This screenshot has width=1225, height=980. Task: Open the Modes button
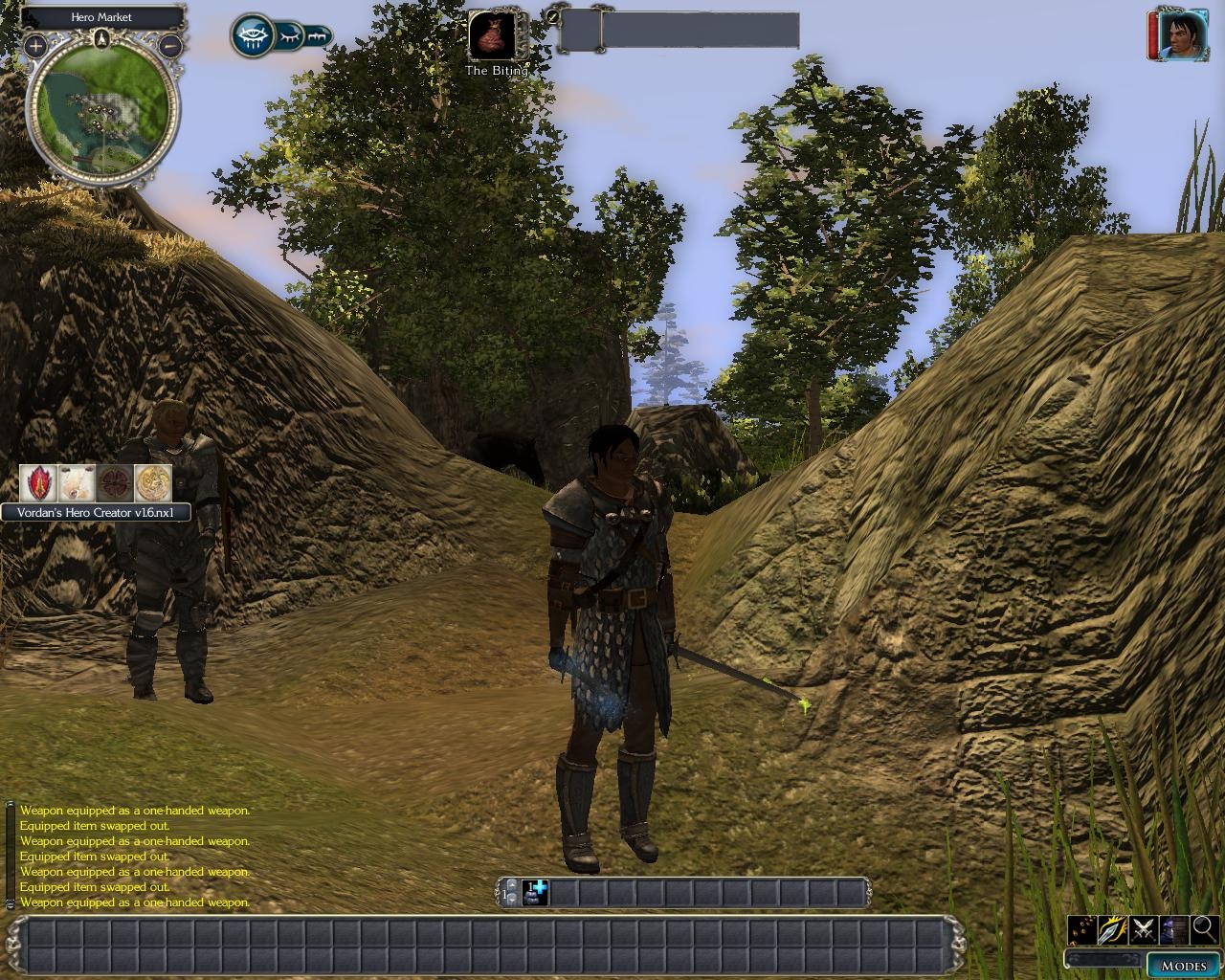[x=1183, y=966]
